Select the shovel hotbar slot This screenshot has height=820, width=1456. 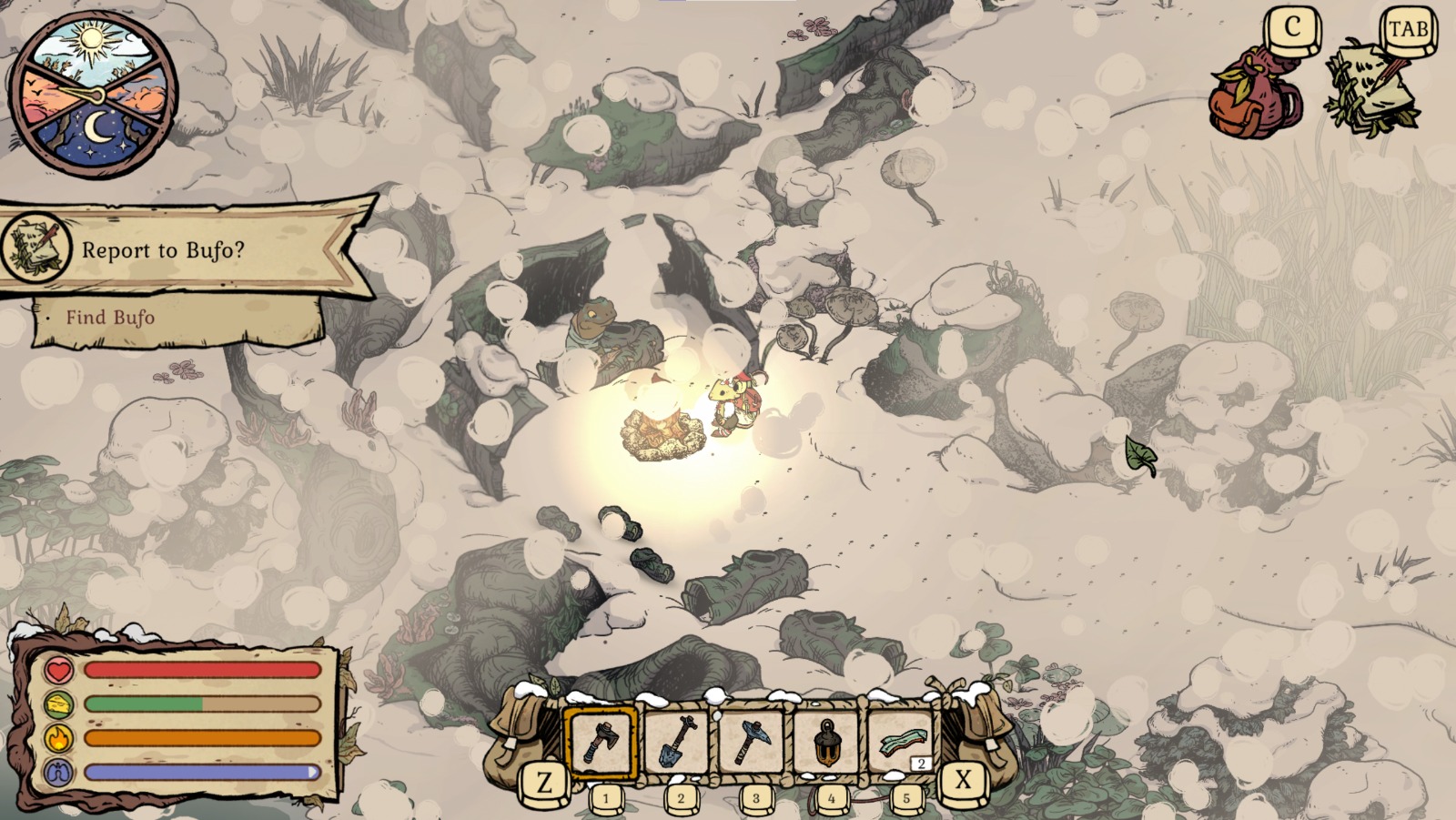coord(678,743)
